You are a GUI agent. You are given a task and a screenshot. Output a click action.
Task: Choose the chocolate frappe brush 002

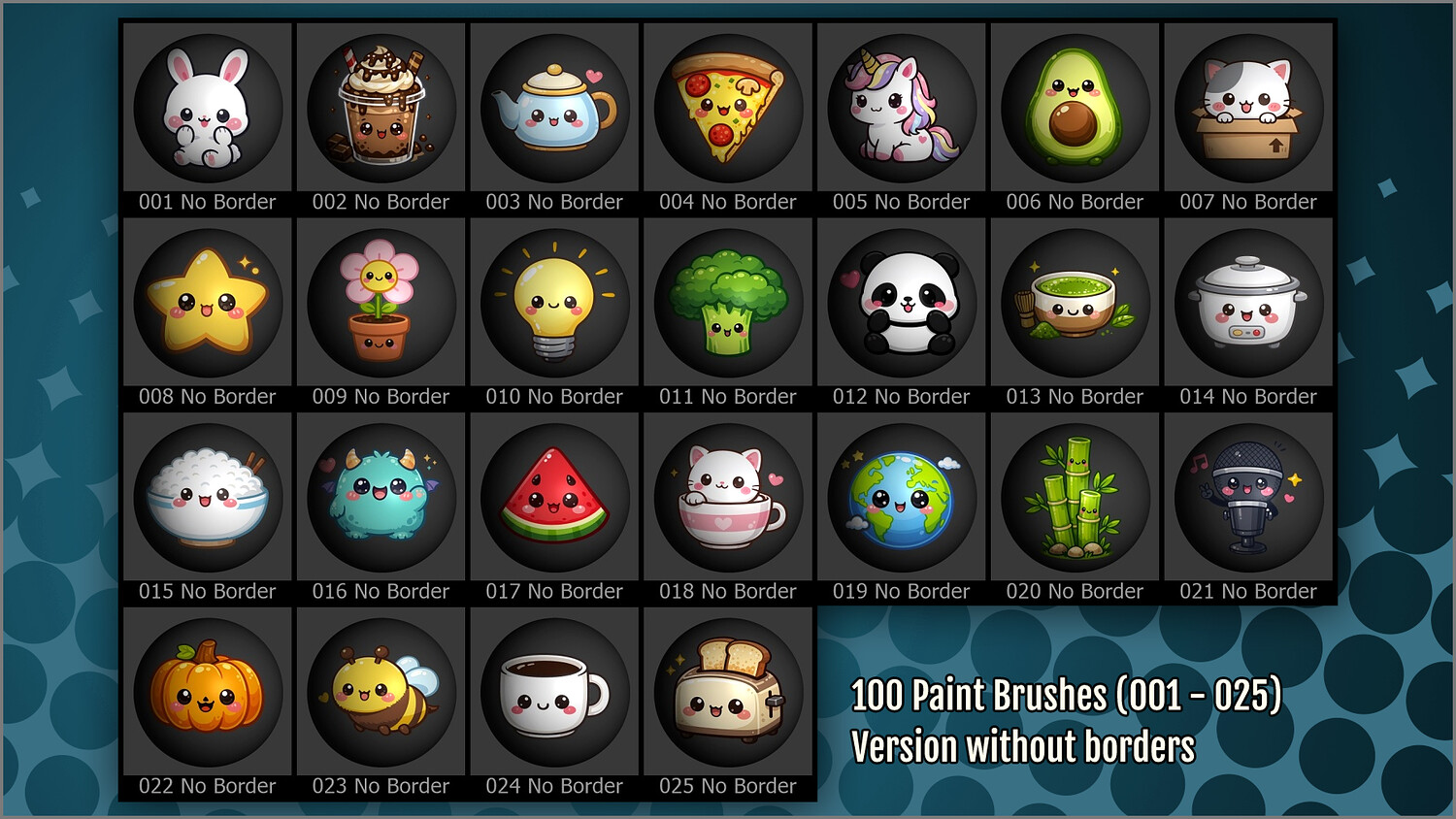point(381,109)
